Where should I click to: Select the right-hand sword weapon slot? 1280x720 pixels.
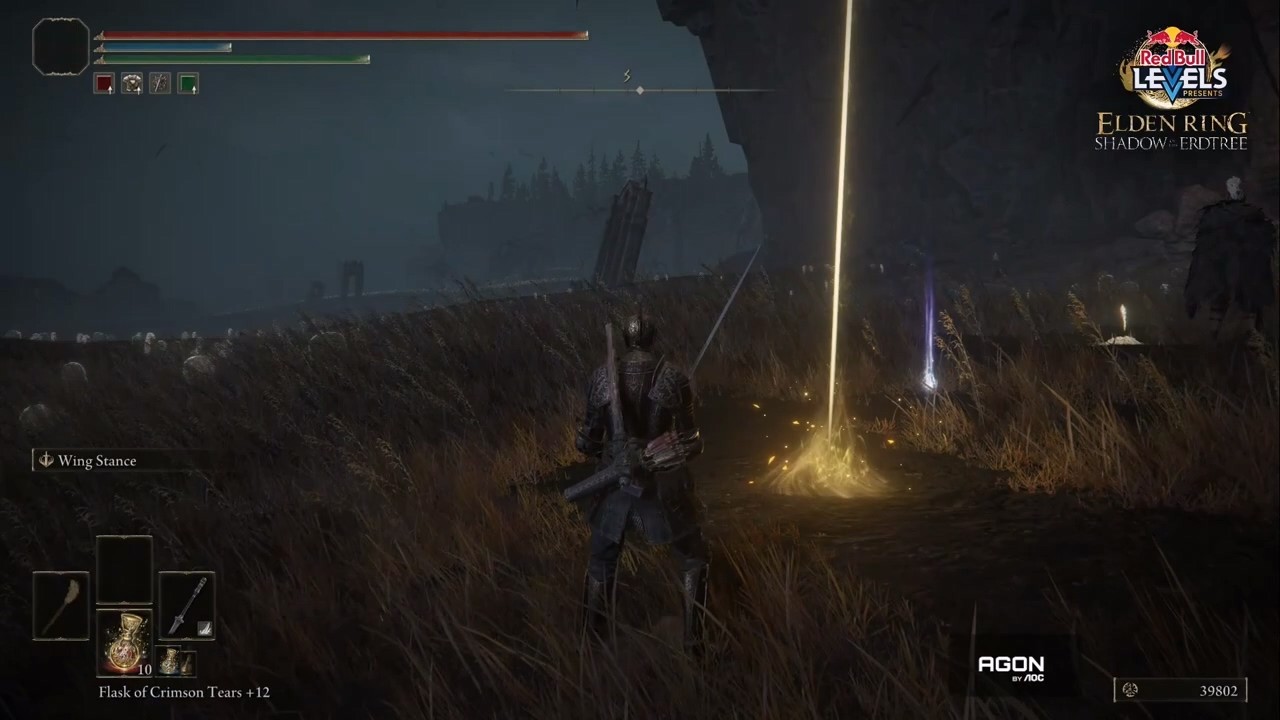coord(187,606)
